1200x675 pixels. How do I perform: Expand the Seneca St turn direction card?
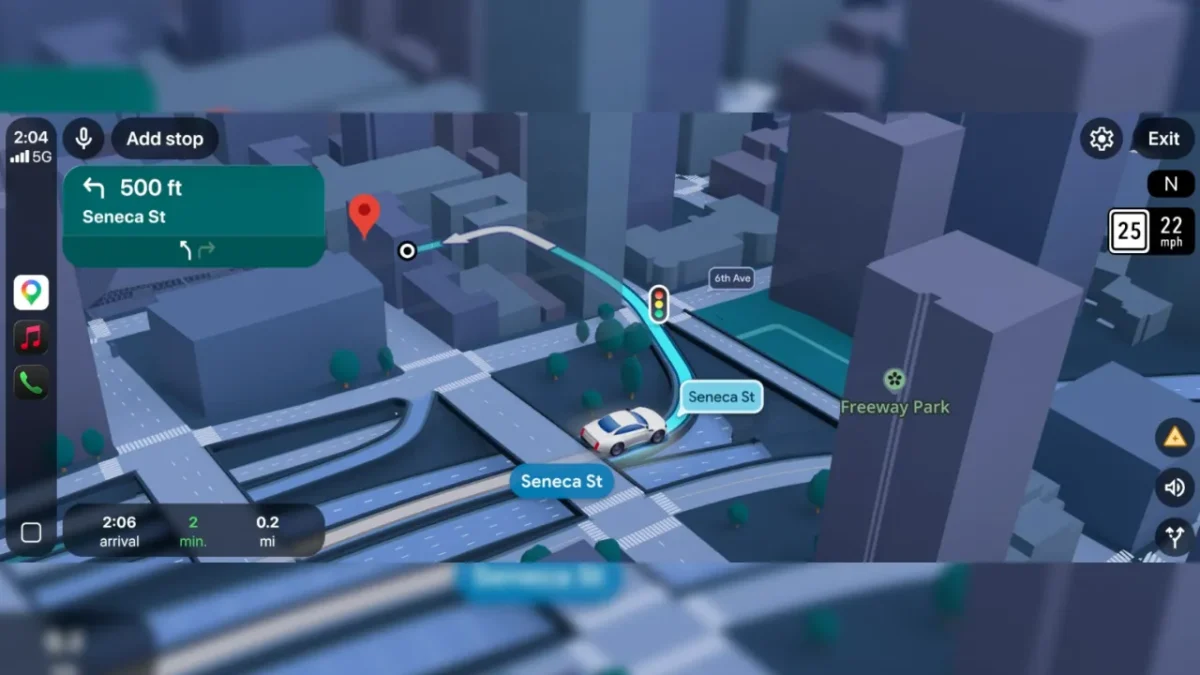pyautogui.click(x=193, y=216)
